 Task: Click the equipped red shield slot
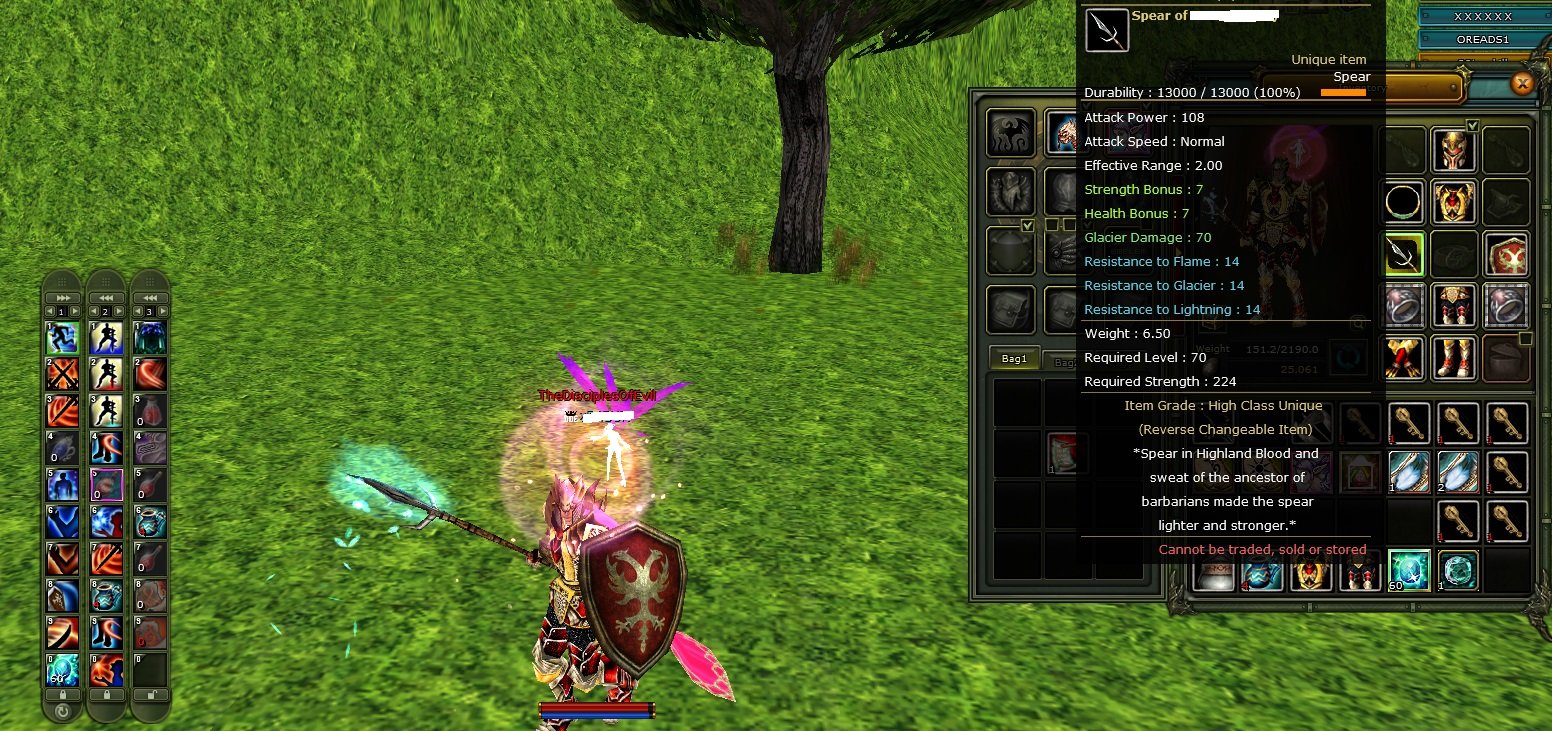(x=1504, y=255)
